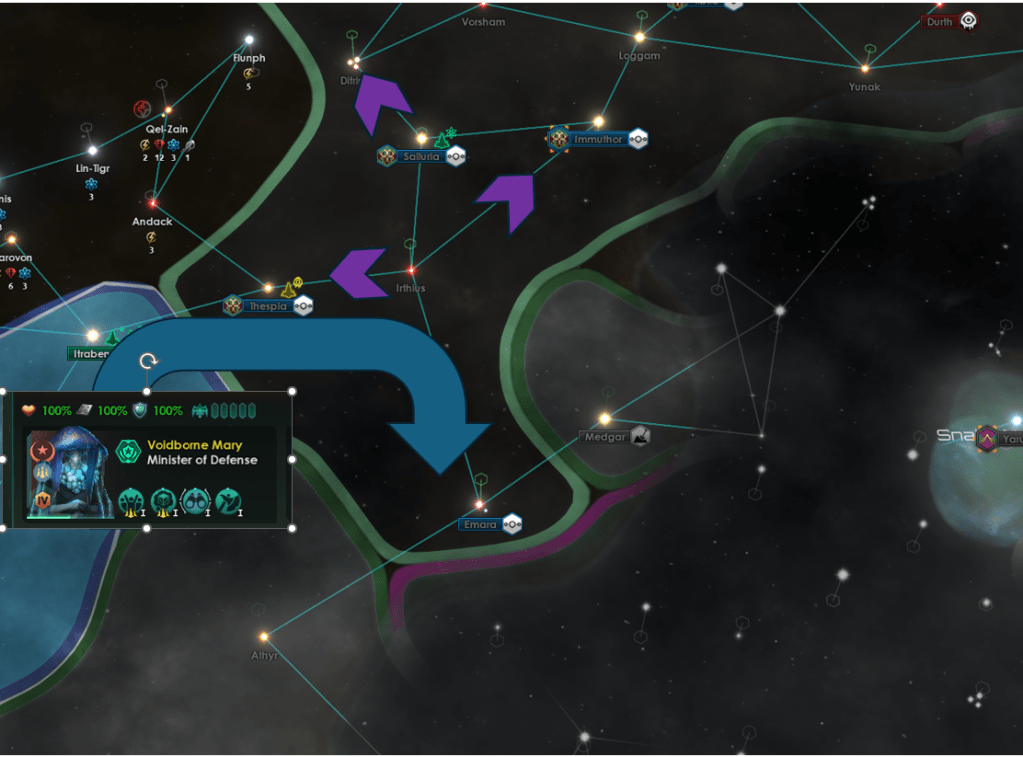The image size is (1023, 757).
Task: Select the Salluria system name label
Action: [x=421, y=156]
